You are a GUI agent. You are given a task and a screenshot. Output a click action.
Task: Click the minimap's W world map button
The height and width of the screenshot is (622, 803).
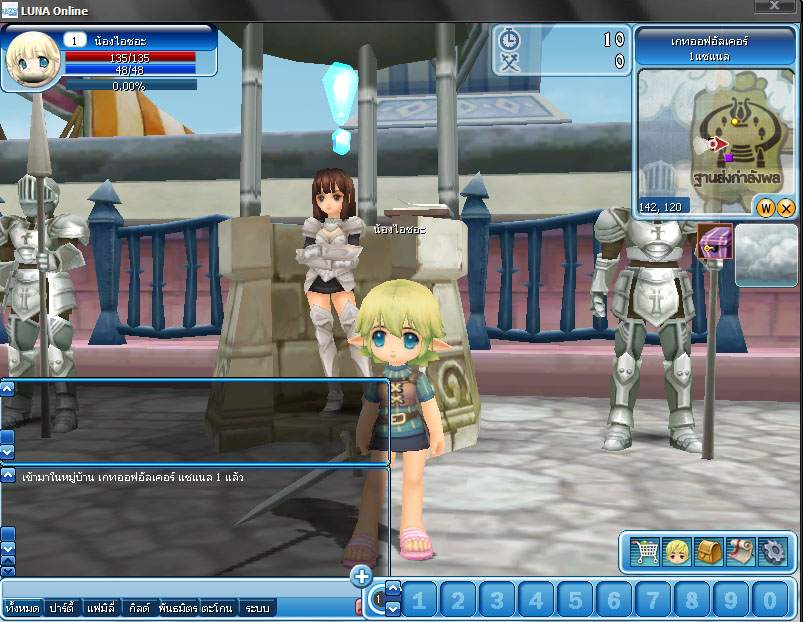(766, 208)
